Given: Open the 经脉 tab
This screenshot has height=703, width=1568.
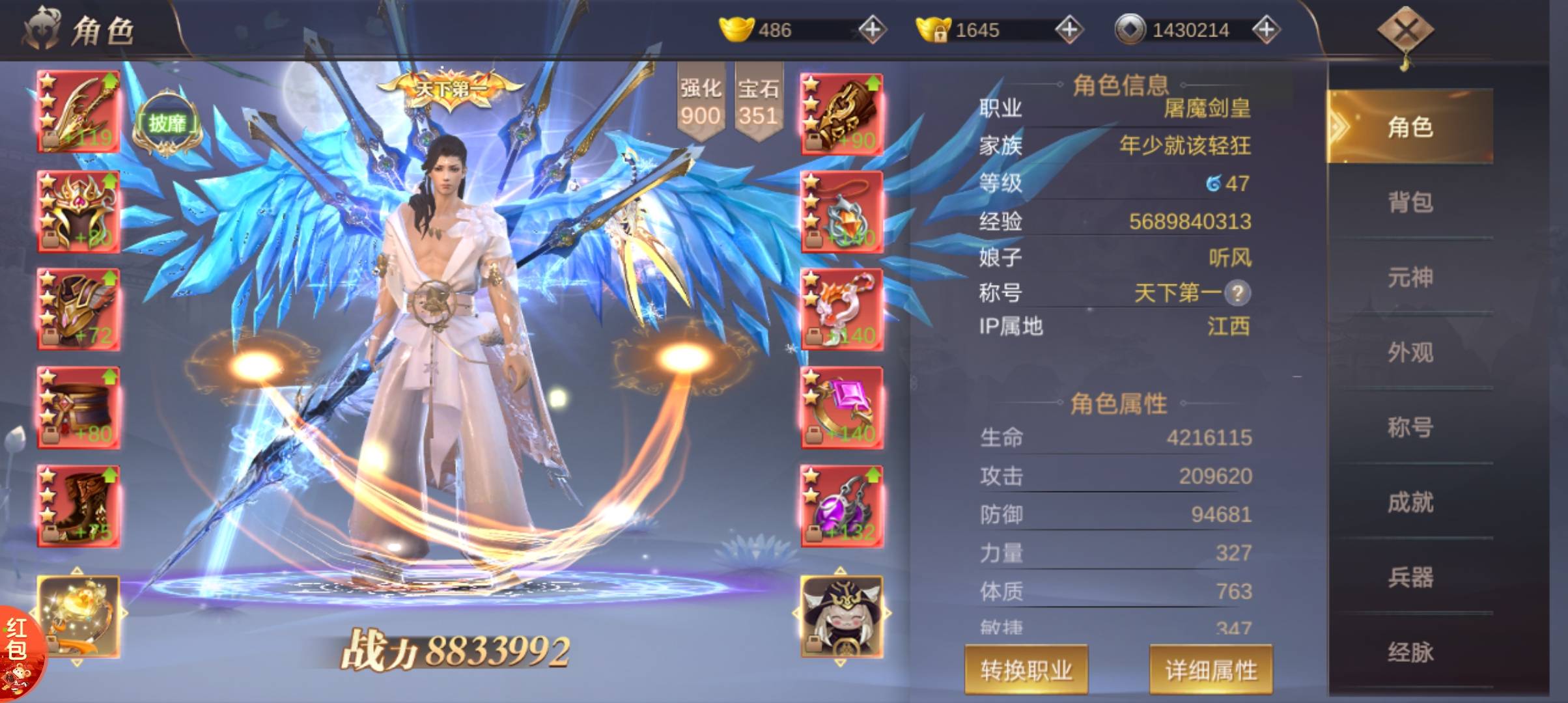Looking at the screenshot, I should (1410, 652).
